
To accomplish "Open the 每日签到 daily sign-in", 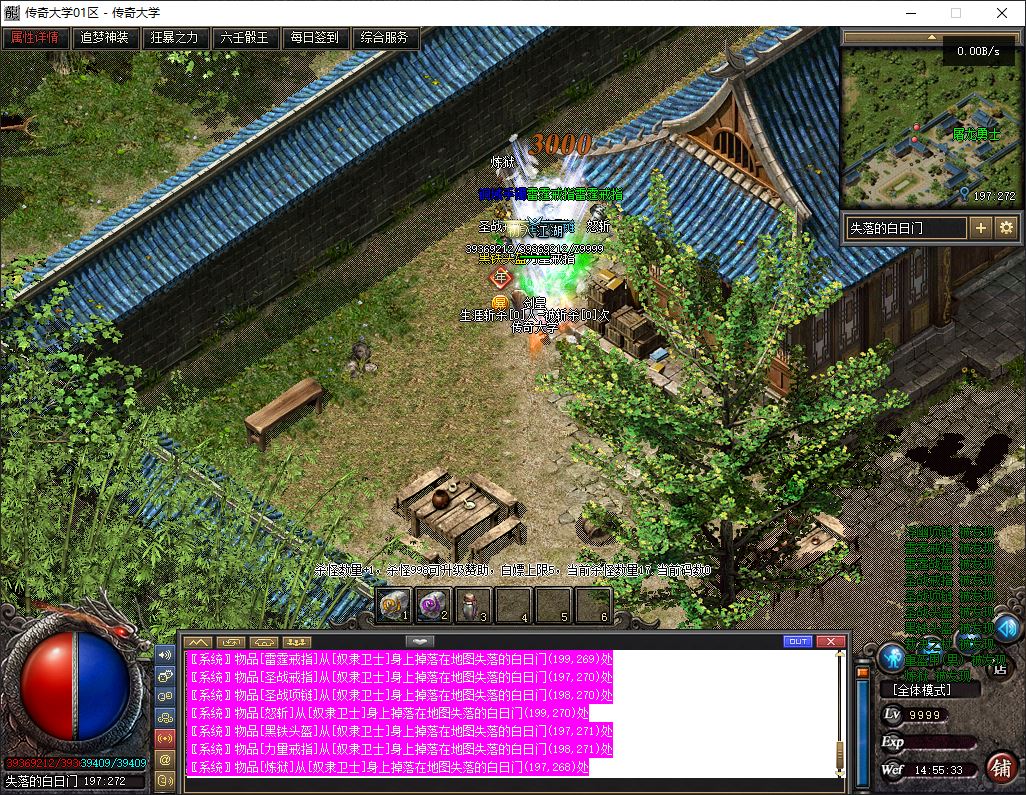I will click(x=315, y=38).
